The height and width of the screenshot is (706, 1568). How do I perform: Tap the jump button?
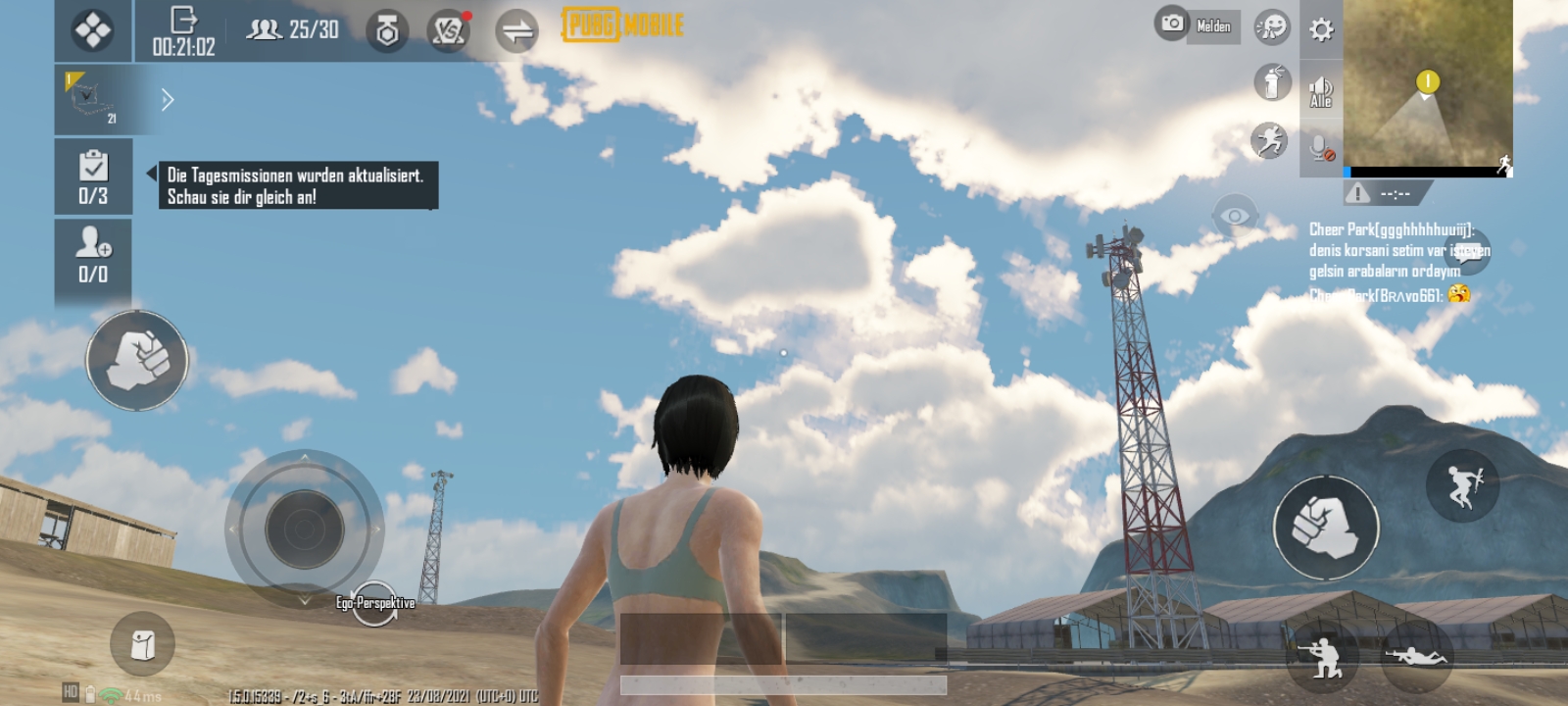click(1462, 485)
